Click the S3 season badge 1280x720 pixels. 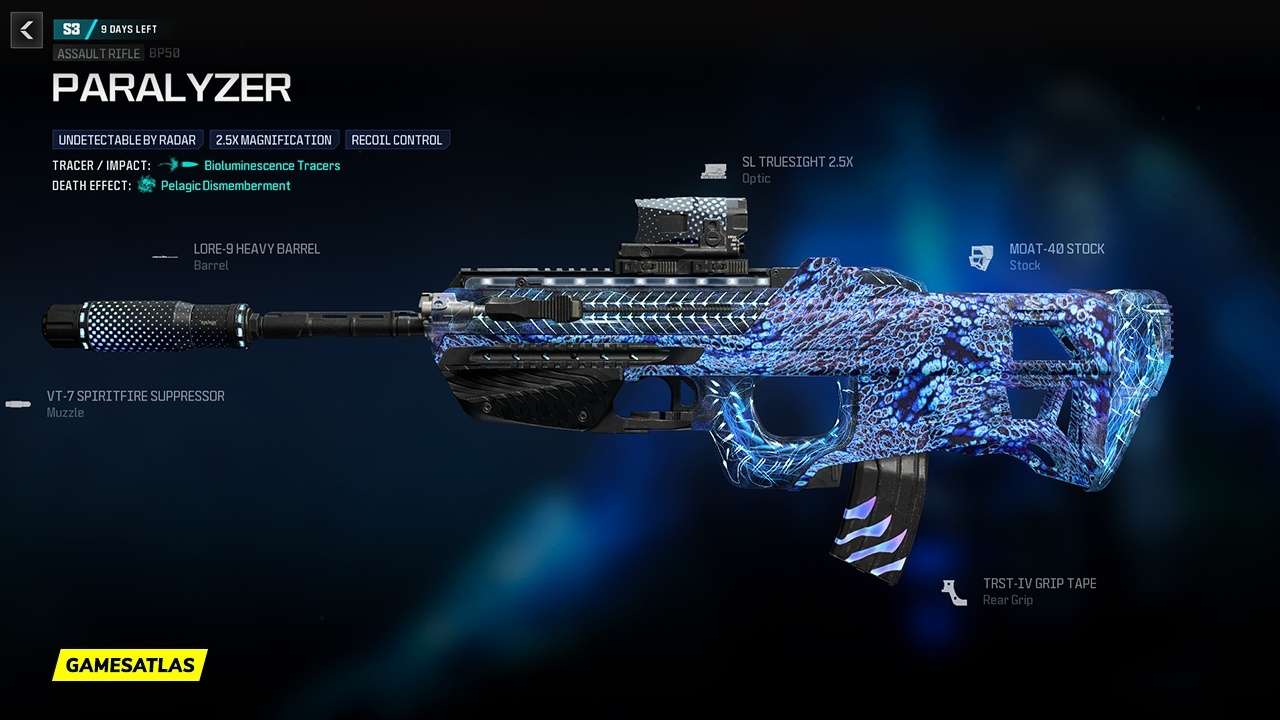click(x=69, y=29)
